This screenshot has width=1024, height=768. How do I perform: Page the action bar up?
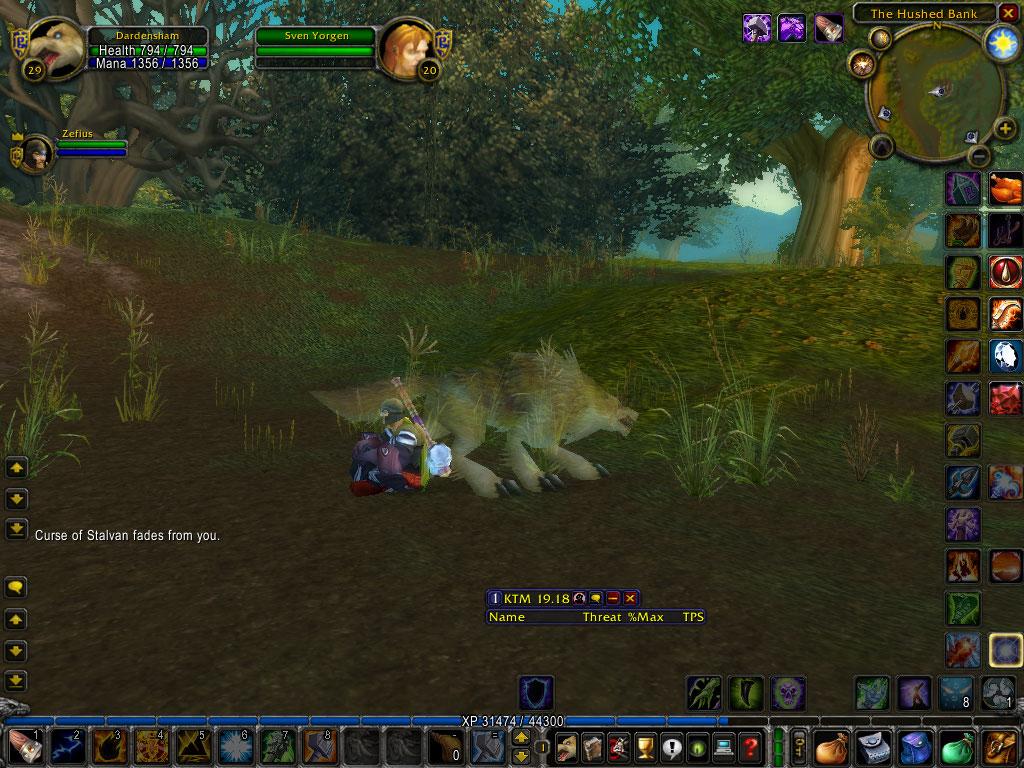pyautogui.click(x=522, y=737)
